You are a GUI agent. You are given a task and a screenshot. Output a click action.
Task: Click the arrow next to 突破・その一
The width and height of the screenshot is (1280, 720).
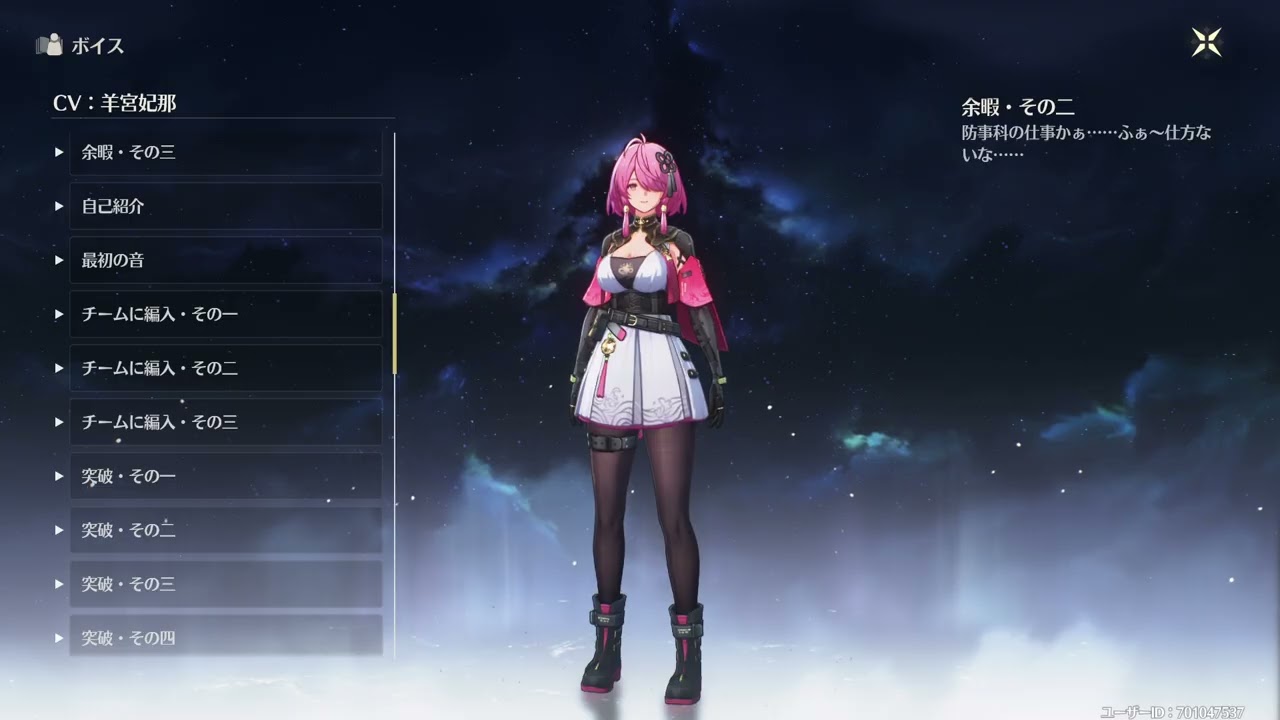(58, 476)
